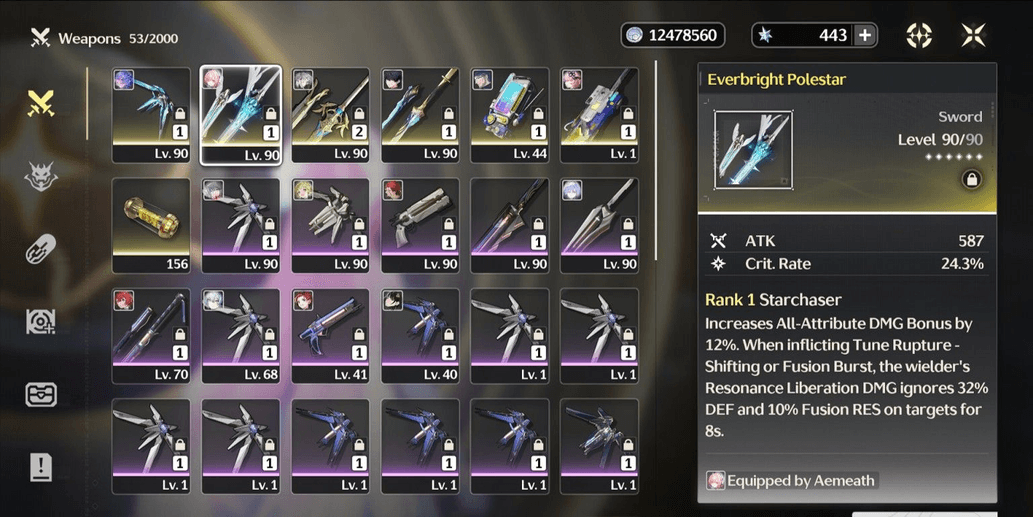Toggle the weapon lock in details panel

(x=969, y=179)
